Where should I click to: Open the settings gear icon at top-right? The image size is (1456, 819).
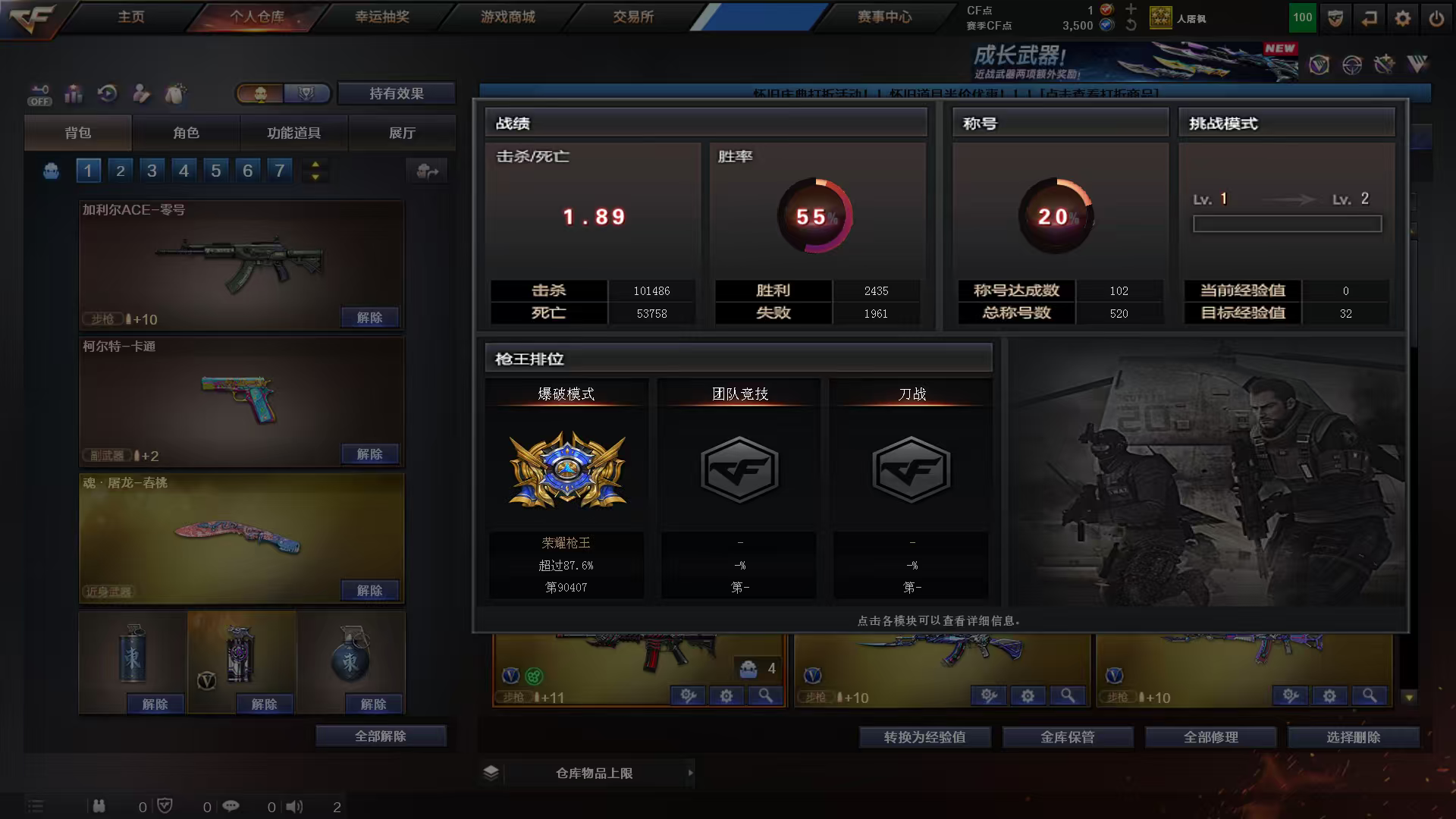1403,17
